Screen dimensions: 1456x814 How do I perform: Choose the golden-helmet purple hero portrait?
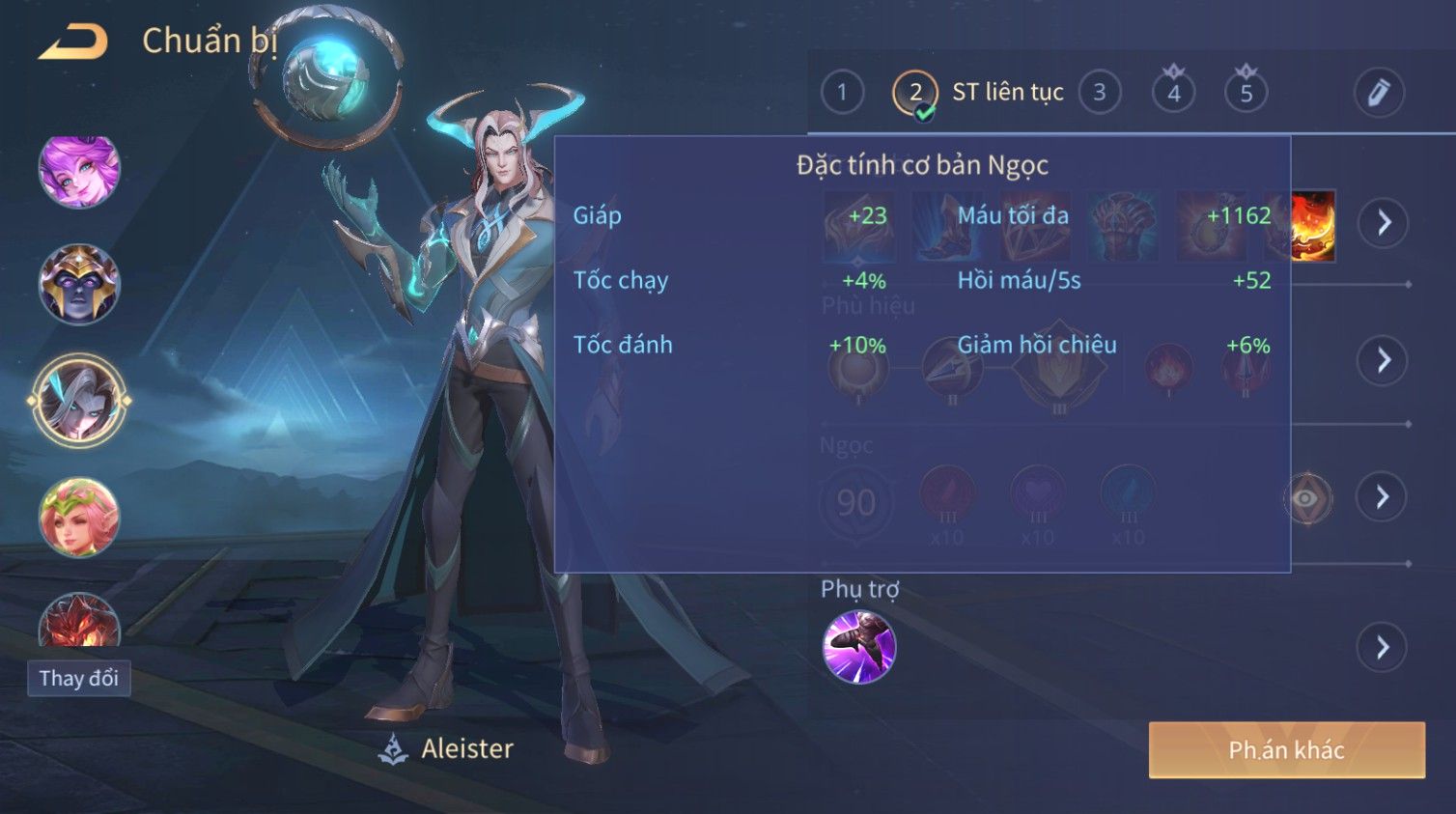(79, 284)
